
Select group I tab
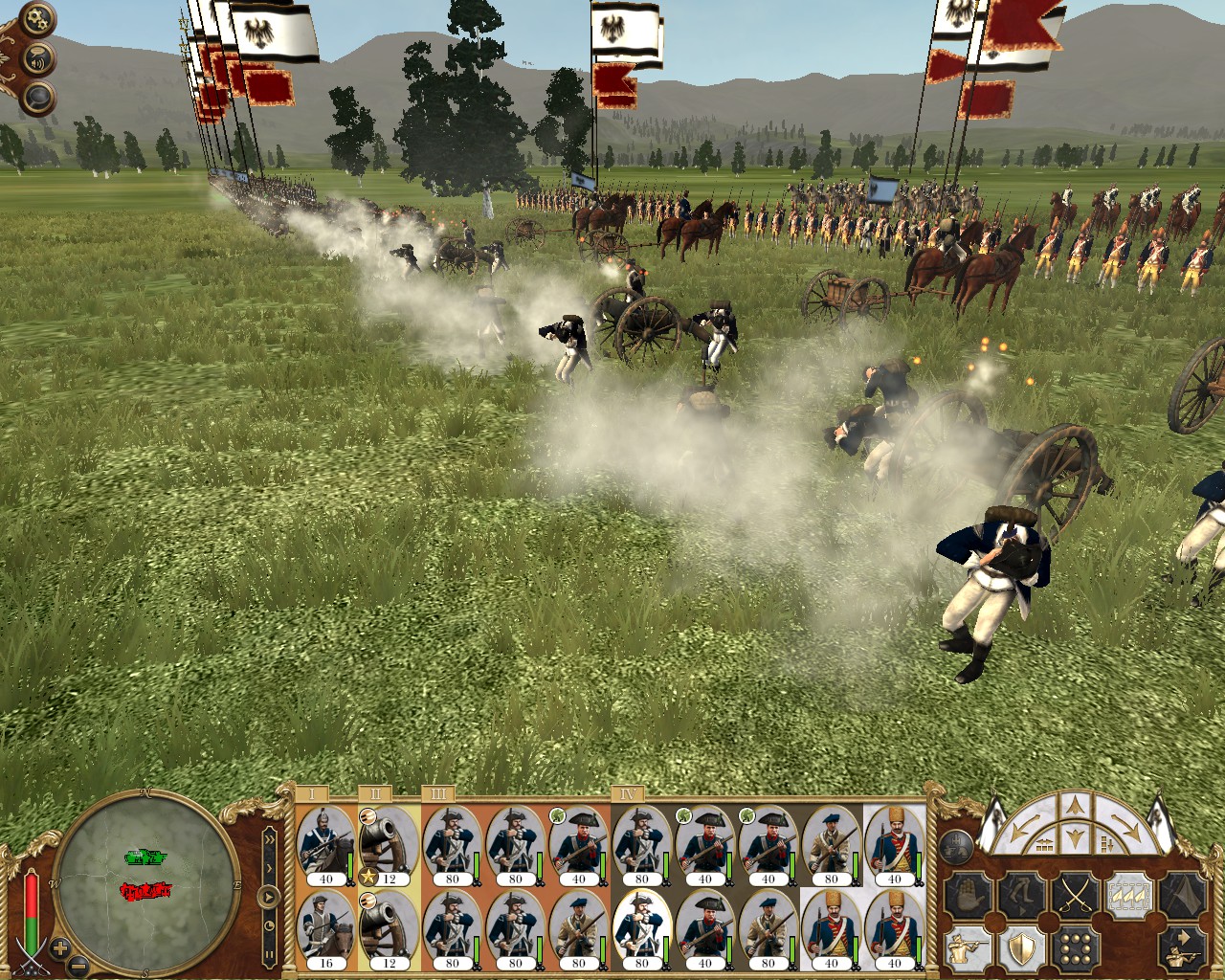coord(312,793)
